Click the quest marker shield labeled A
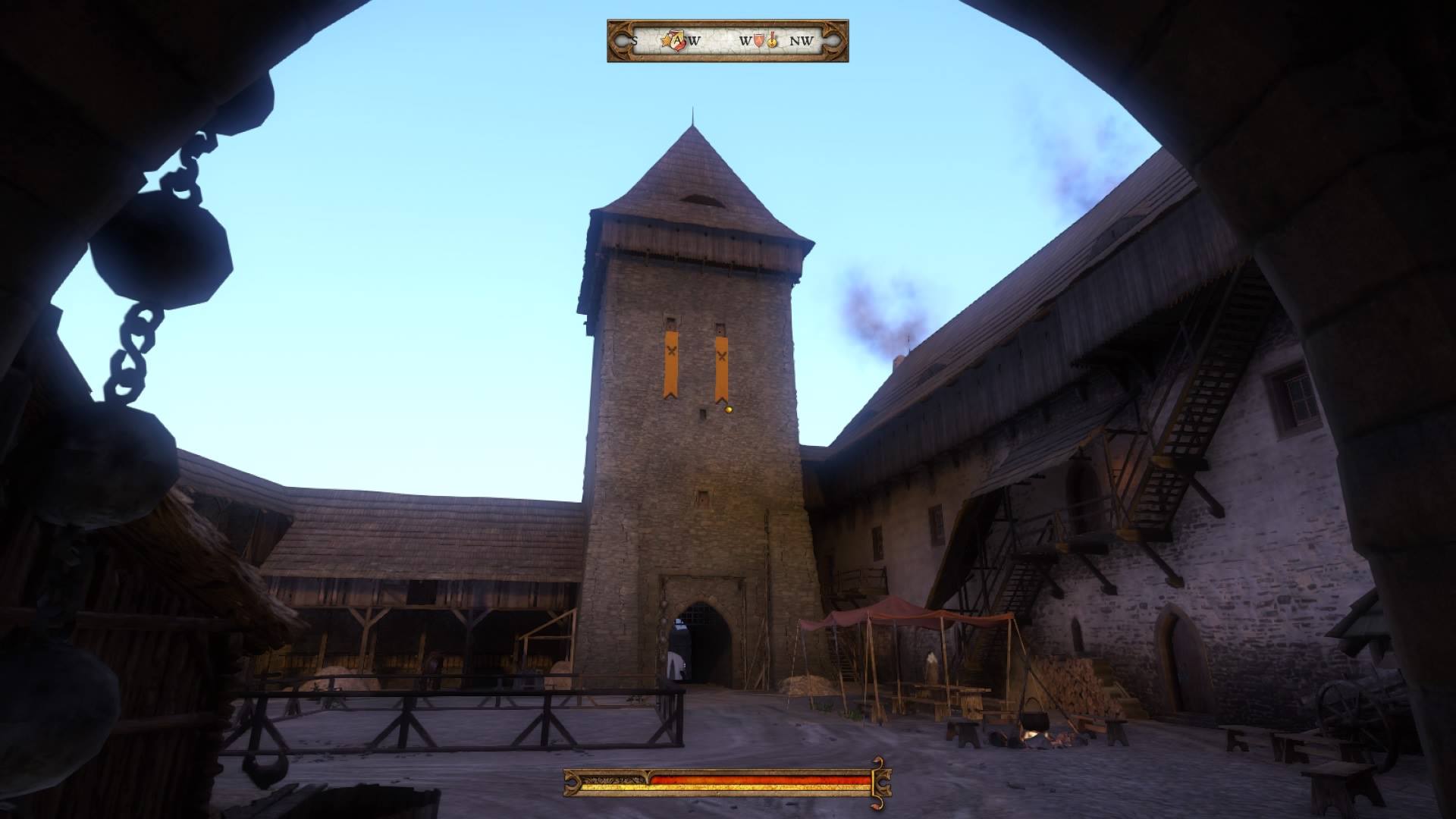This screenshot has width=1456, height=819. coord(676,40)
